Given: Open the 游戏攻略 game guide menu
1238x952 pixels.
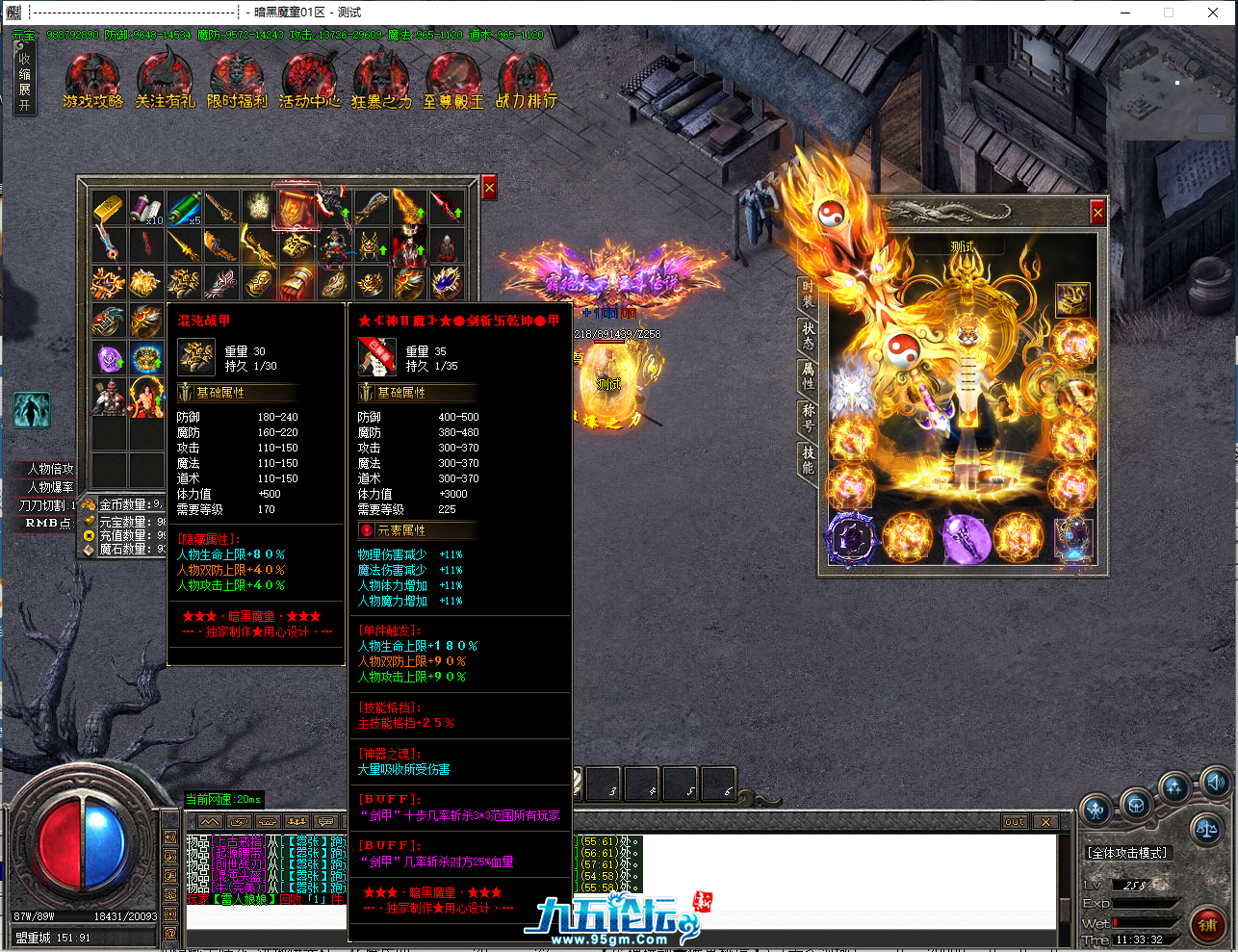Looking at the screenshot, I should pos(92,81).
